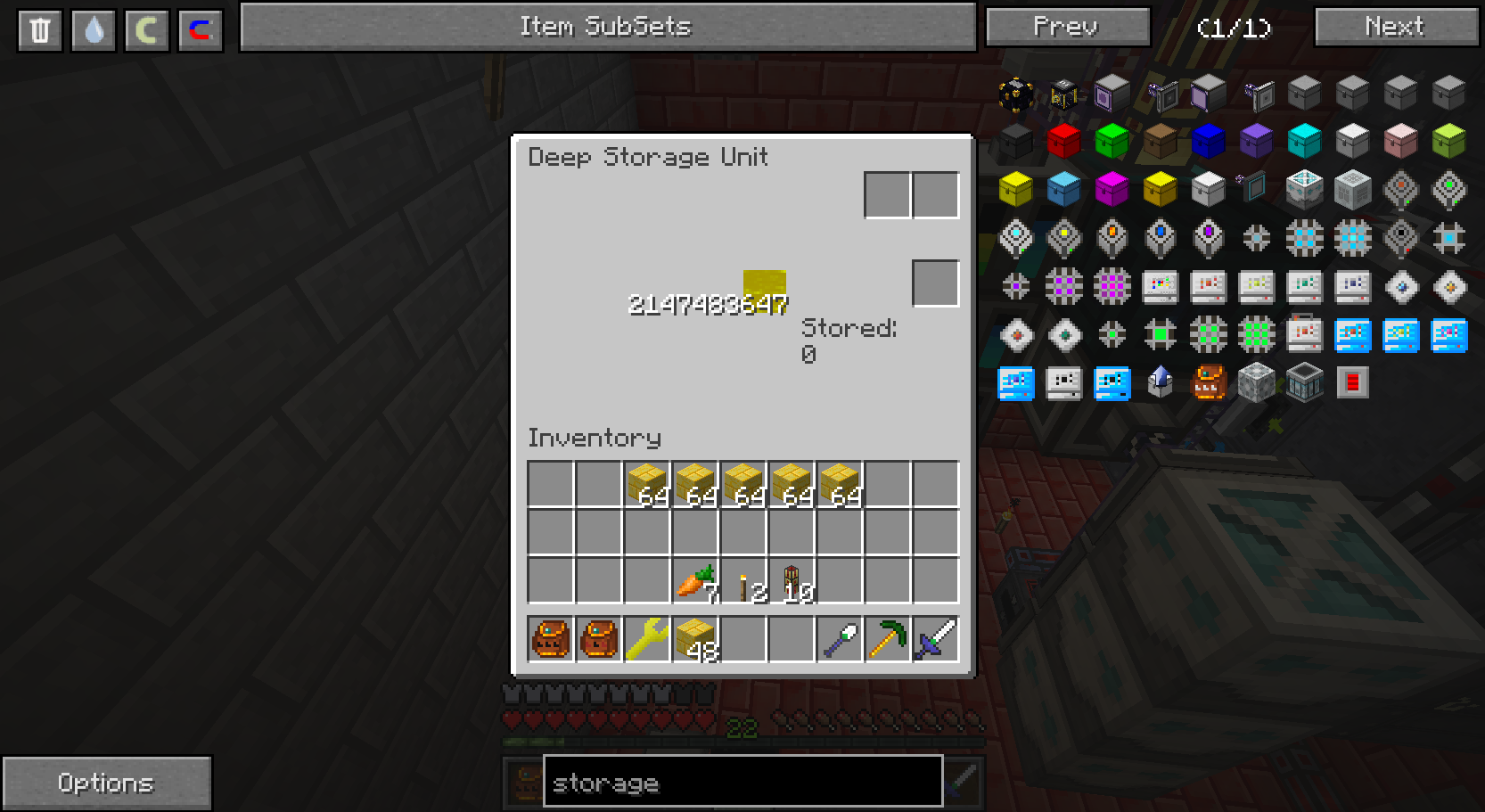The image size is (1485, 812).
Task: Choose the dark blue chest item
Action: 1208,141
